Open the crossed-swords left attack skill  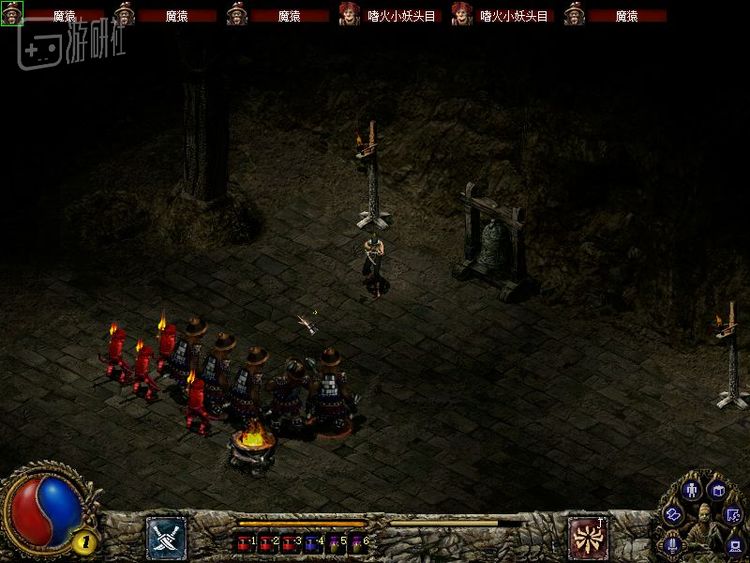tap(165, 535)
